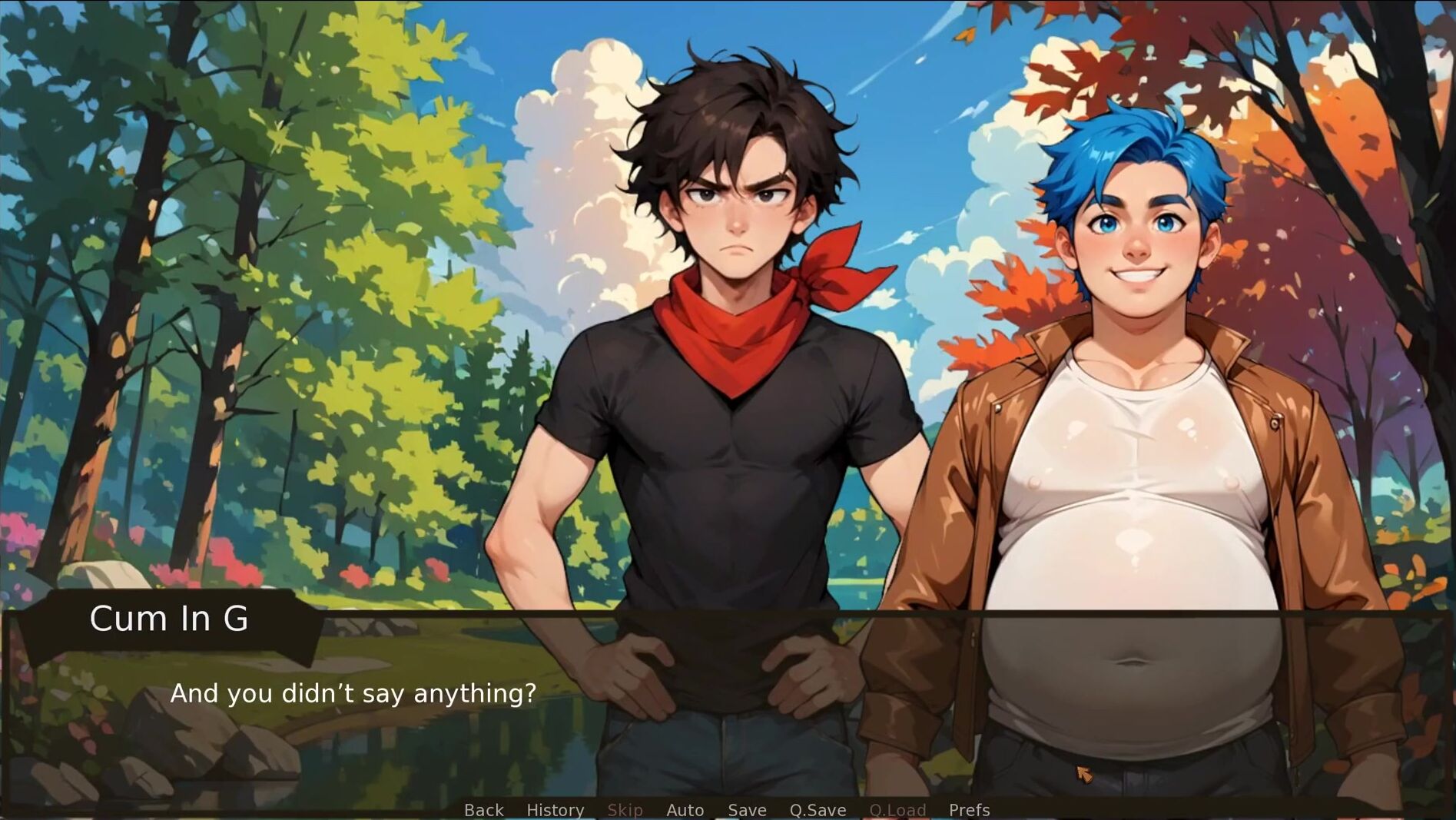Open the Prefs settings menu
Image resolution: width=1456 pixels, height=820 pixels.
[969, 810]
